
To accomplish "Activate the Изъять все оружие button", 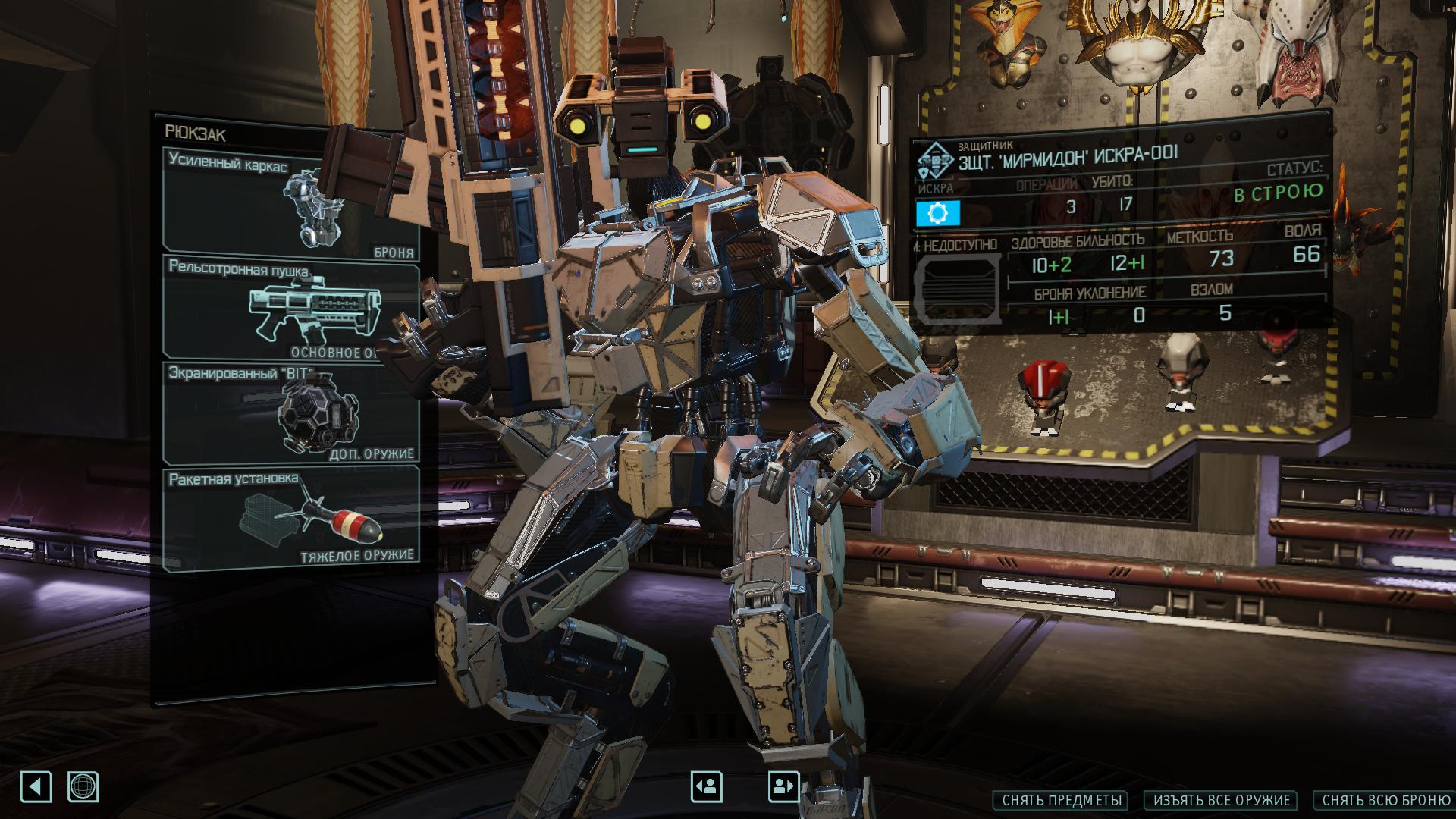I will click(x=1222, y=800).
